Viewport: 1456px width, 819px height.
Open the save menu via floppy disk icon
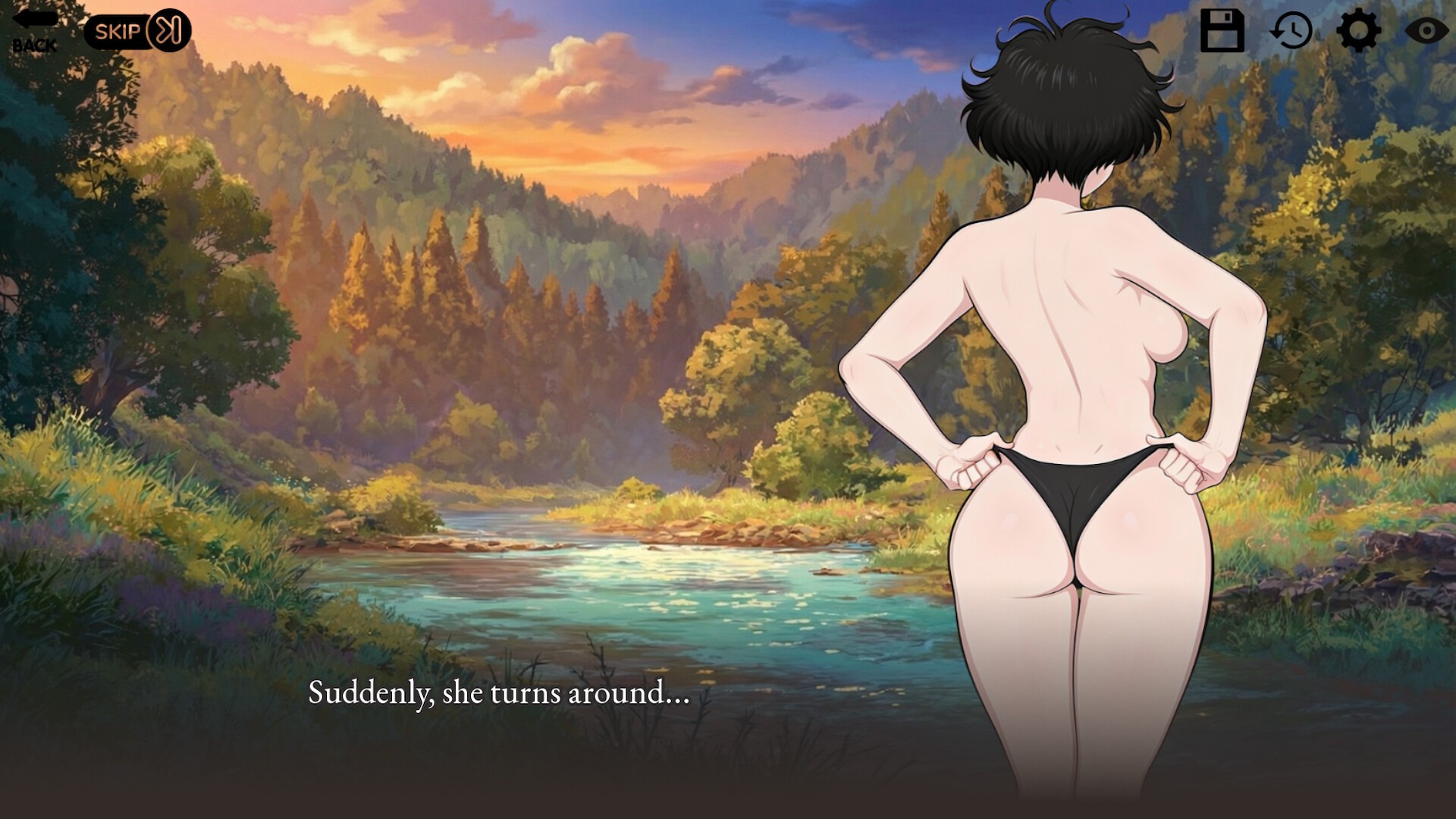tap(1222, 31)
